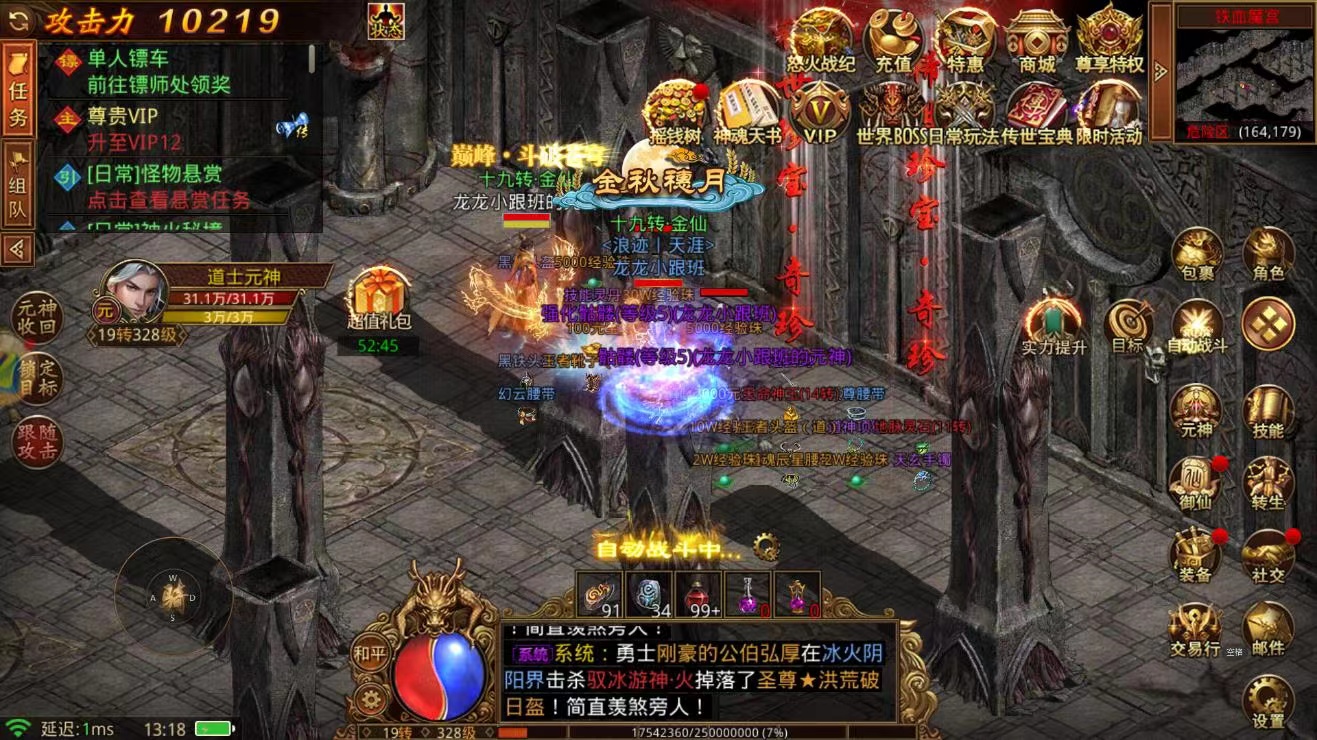The width and height of the screenshot is (1317, 740).
Task: Toggle 自动战斗 auto battle
Action: click(1196, 327)
